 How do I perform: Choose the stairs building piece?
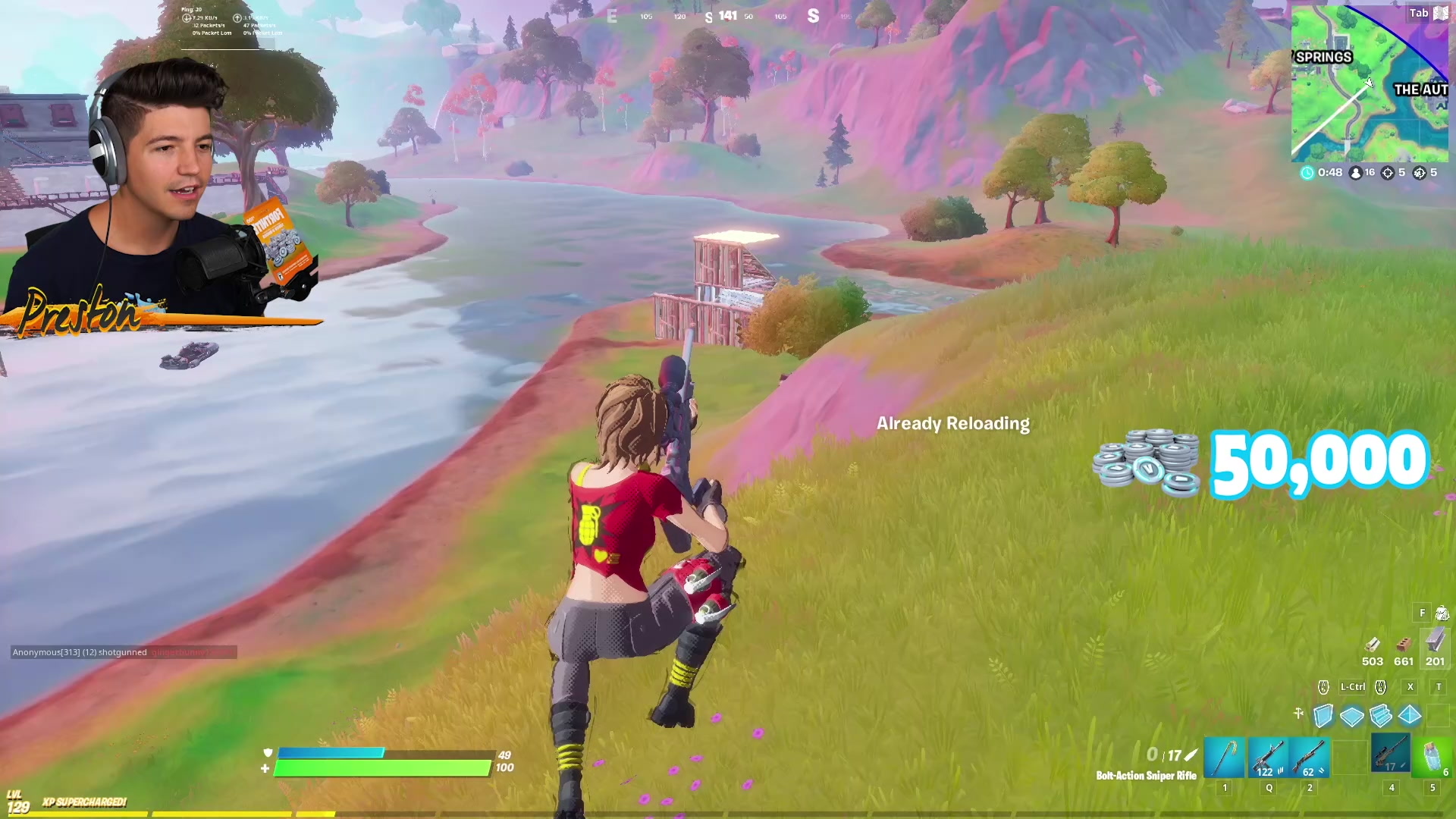tap(1381, 716)
